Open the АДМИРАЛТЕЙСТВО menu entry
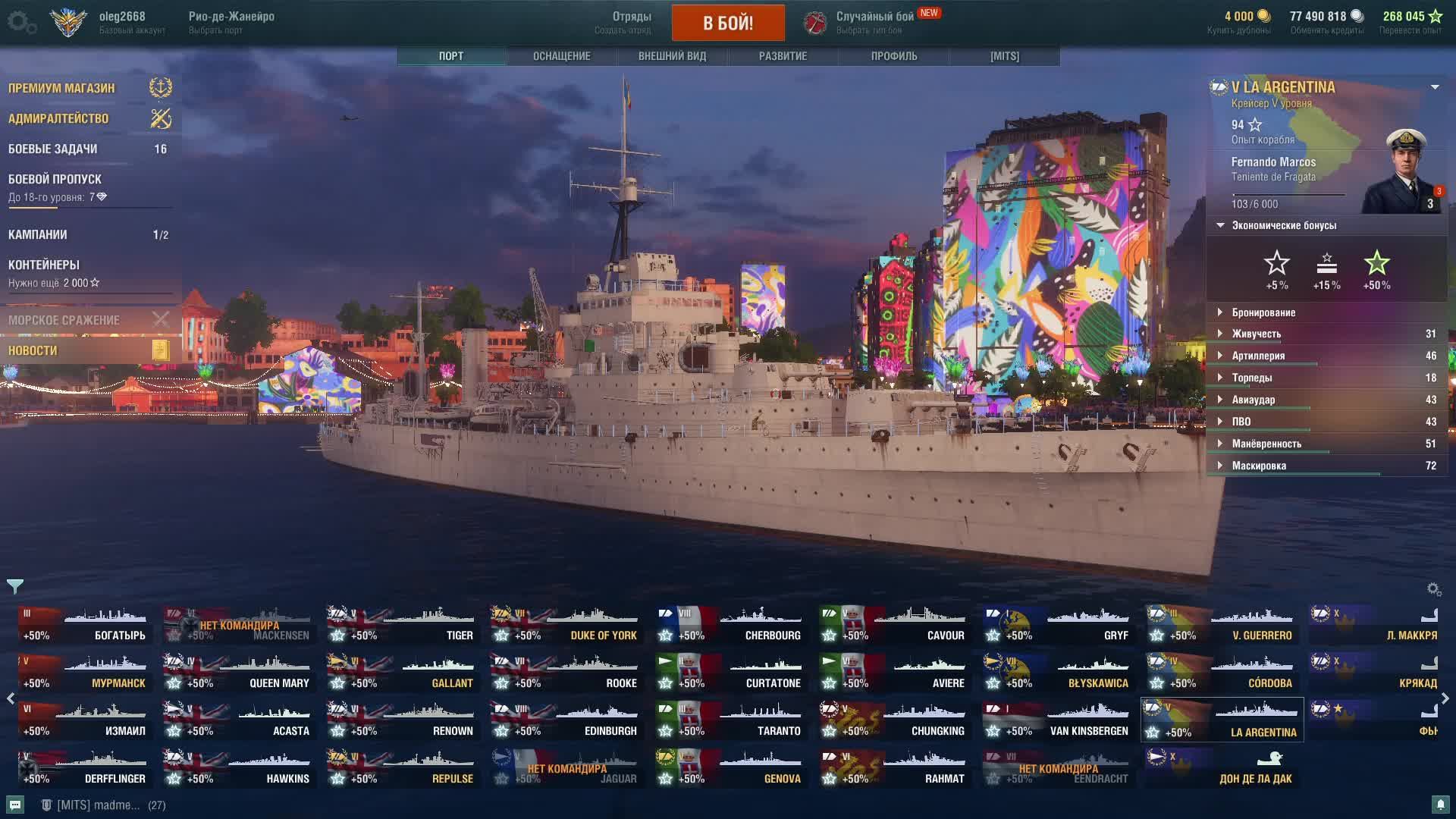The width and height of the screenshot is (1456, 819). [x=58, y=118]
